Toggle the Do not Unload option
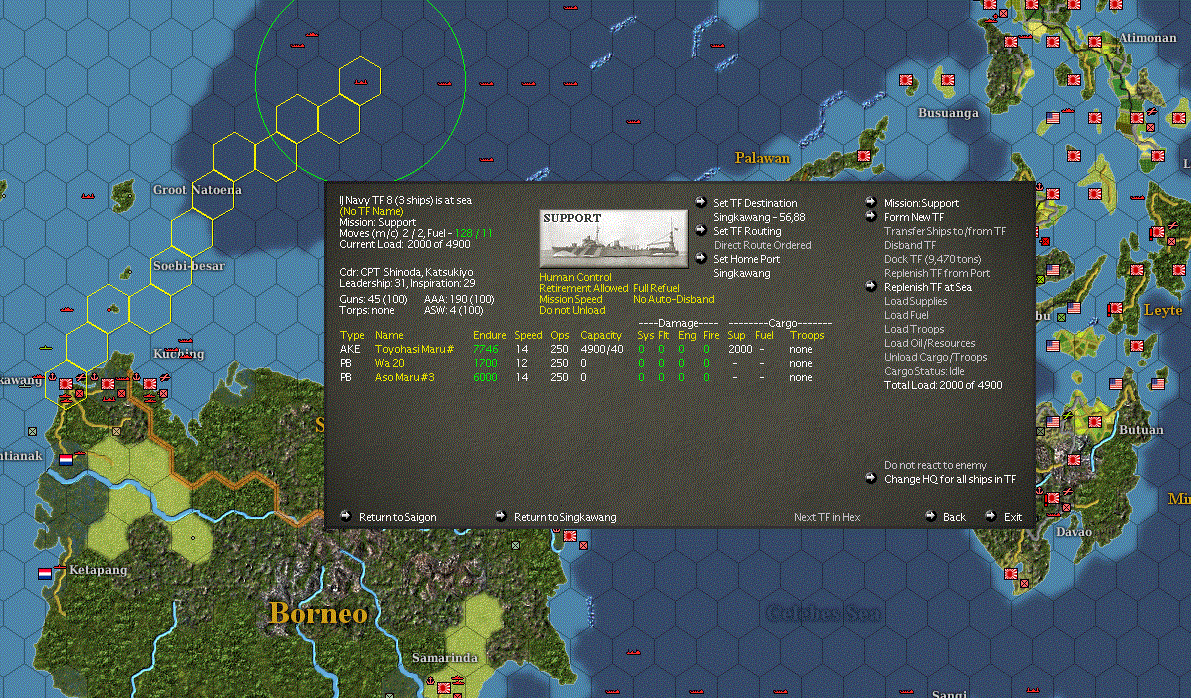 tap(572, 310)
